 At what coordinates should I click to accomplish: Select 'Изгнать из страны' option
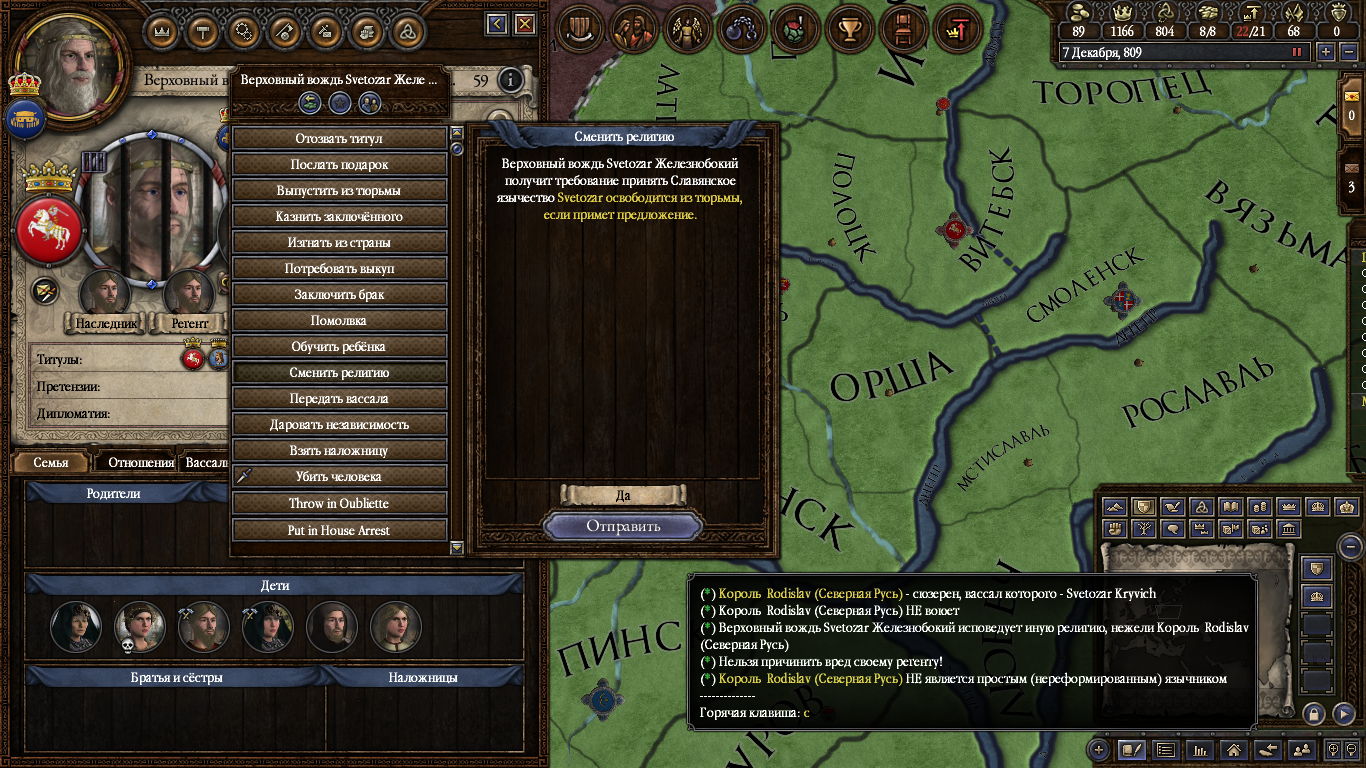click(x=339, y=242)
